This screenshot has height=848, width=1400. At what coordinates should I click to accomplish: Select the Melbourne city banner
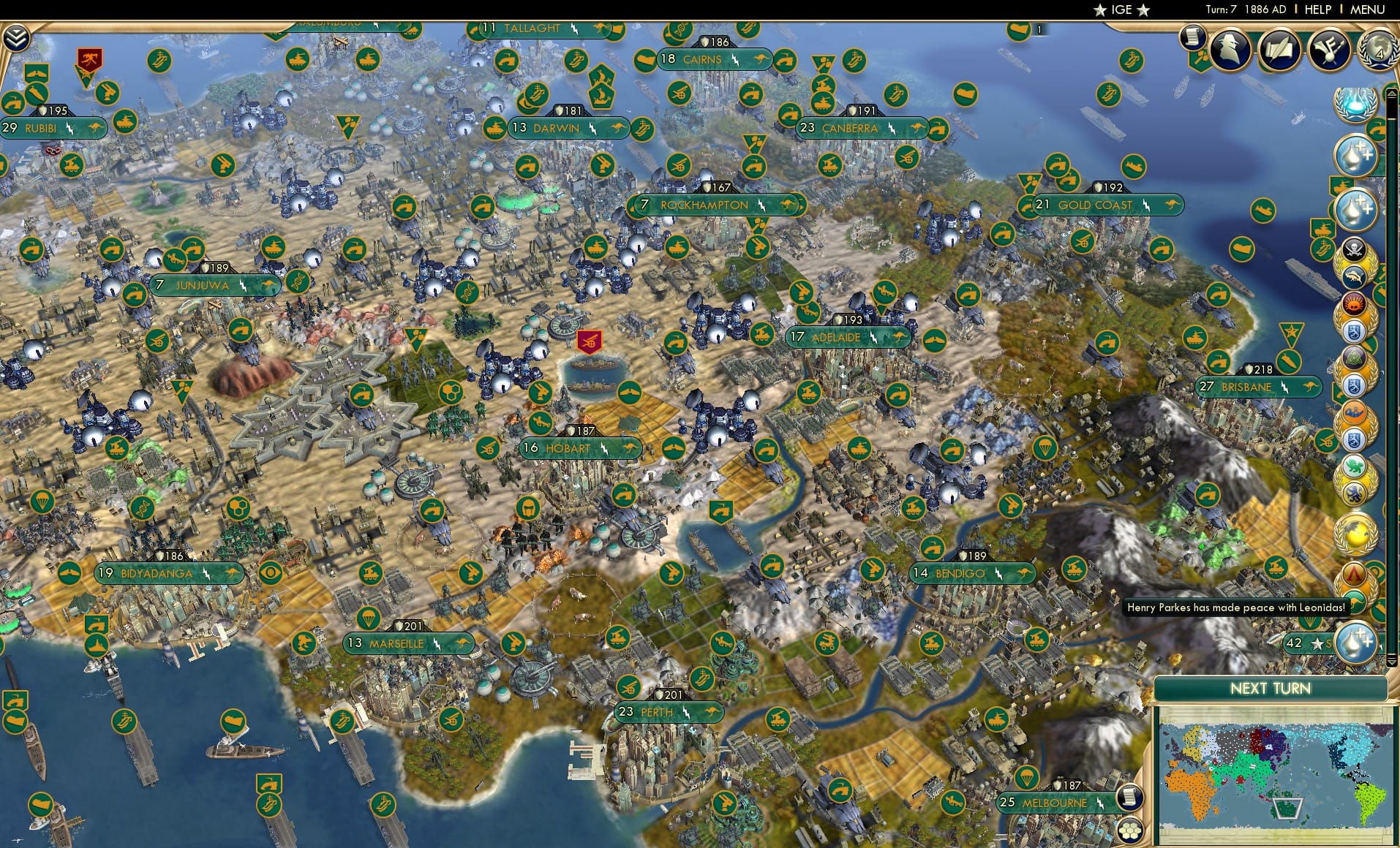[1053, 801]
